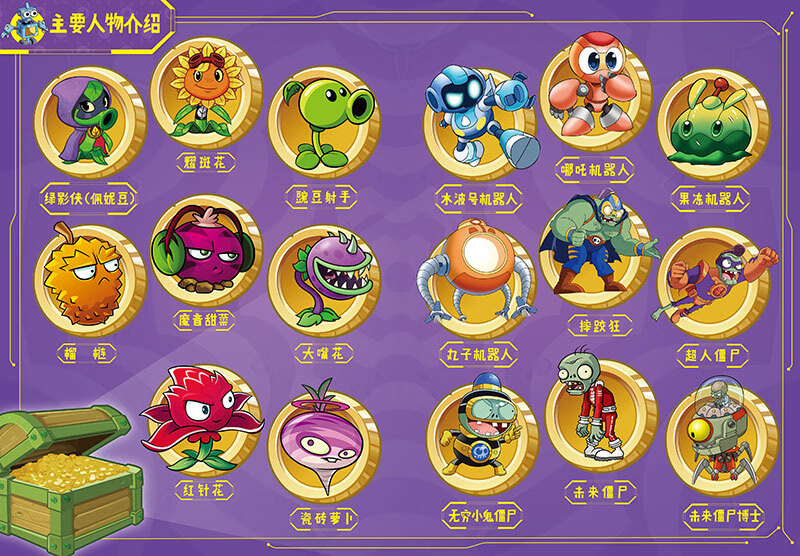This screenshot has width=800, height=556.
Task: Select the 绿影侠 hooded pea character coin
Action: click(90, 121)
